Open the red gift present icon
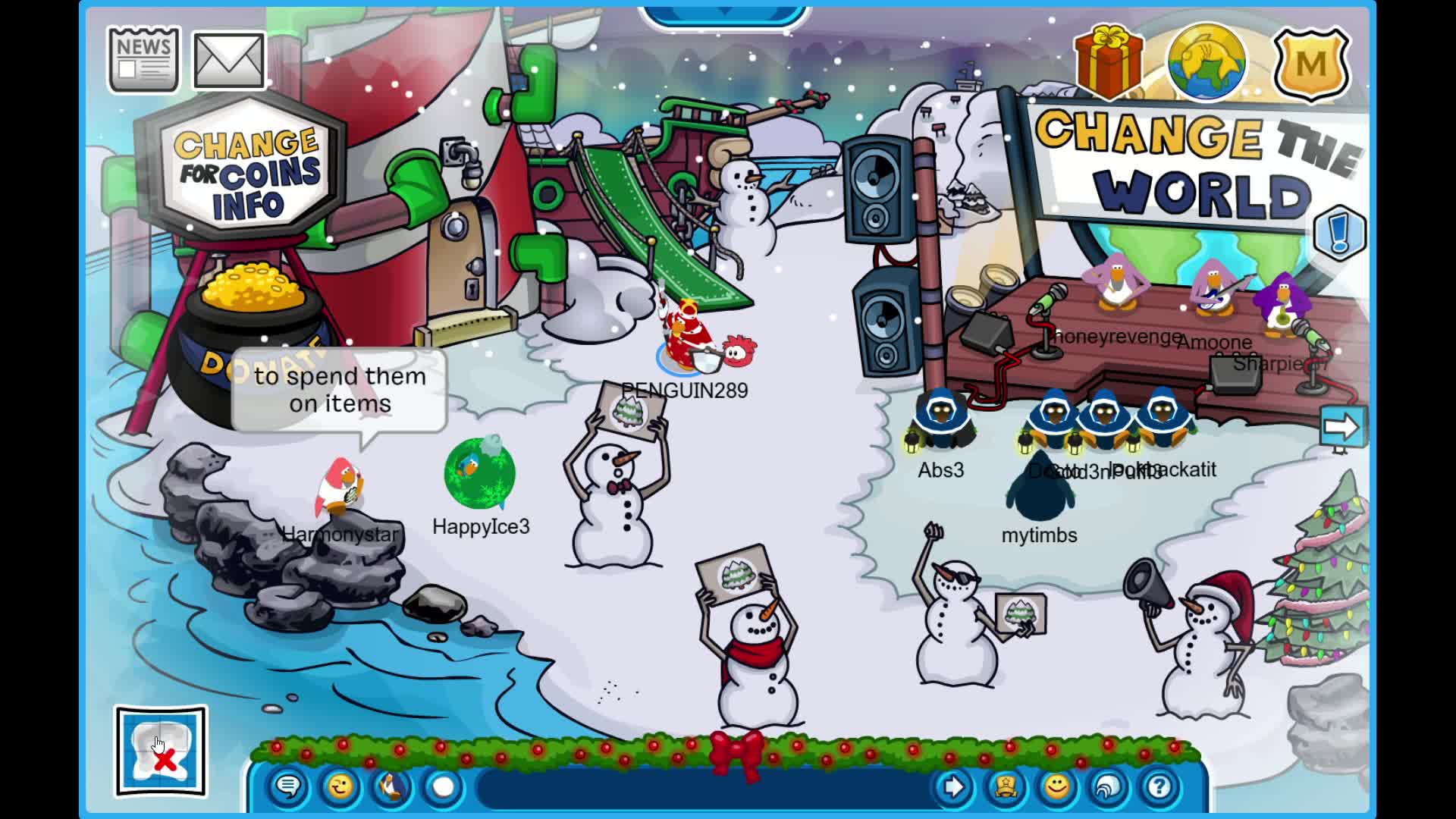Viewport: 1456px width, 819px height. pyautogui.click(x=1109, y=59)
